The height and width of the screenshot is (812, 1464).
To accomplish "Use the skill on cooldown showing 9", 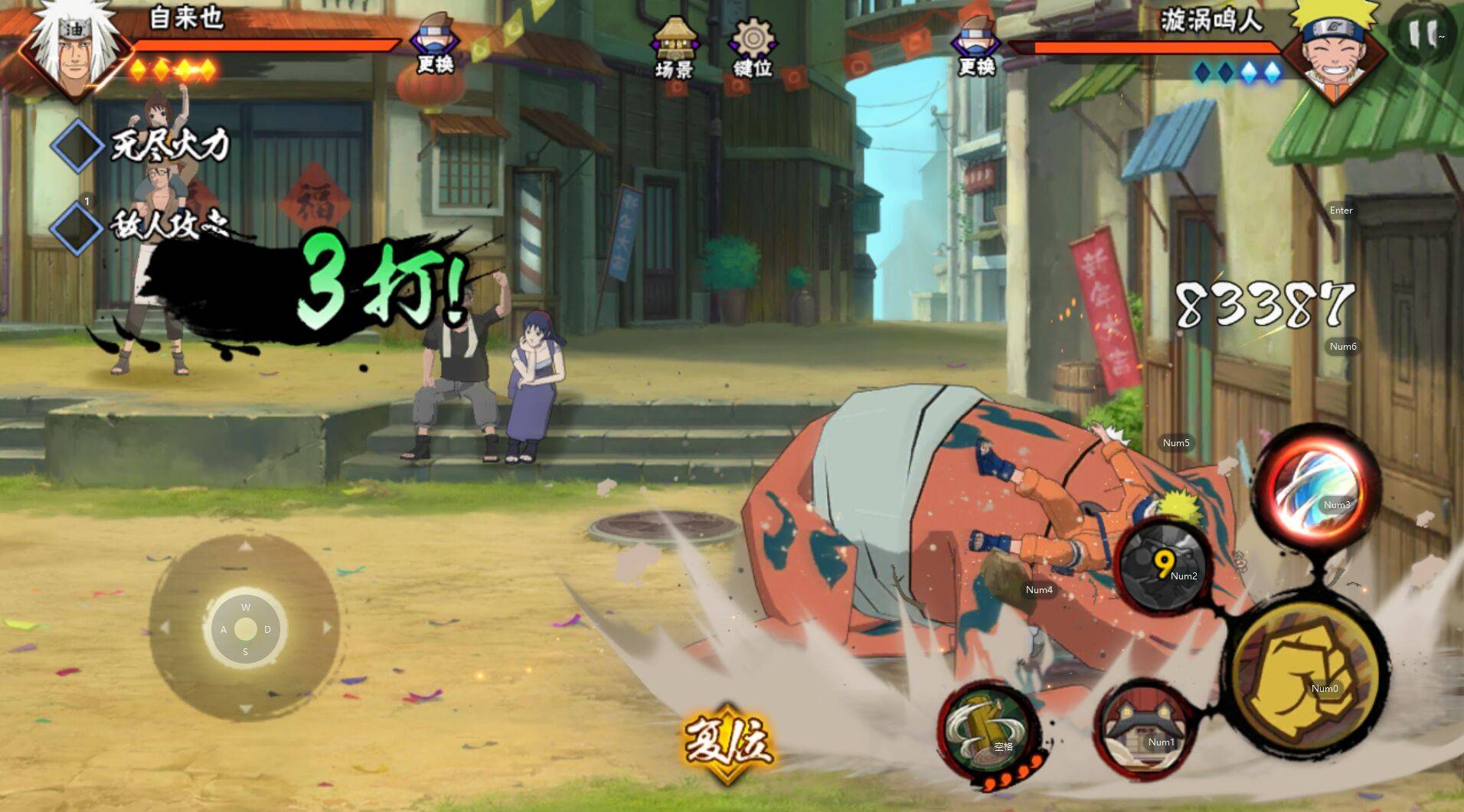I will [x=1163, y=565].
